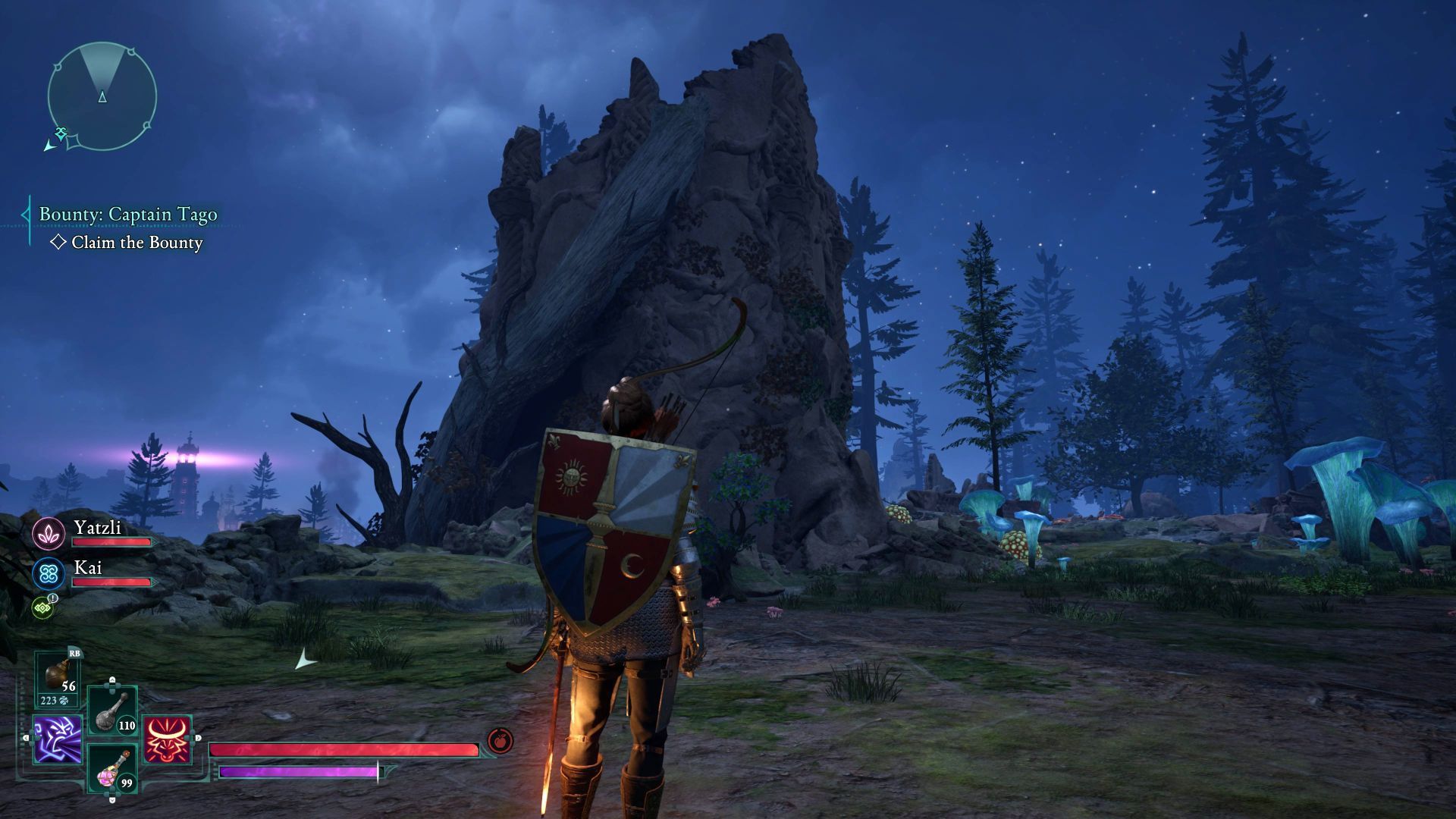Activate the purple screaming face ability
Image resolution: width=1456 pixels, height=819 pixels.
57,739
